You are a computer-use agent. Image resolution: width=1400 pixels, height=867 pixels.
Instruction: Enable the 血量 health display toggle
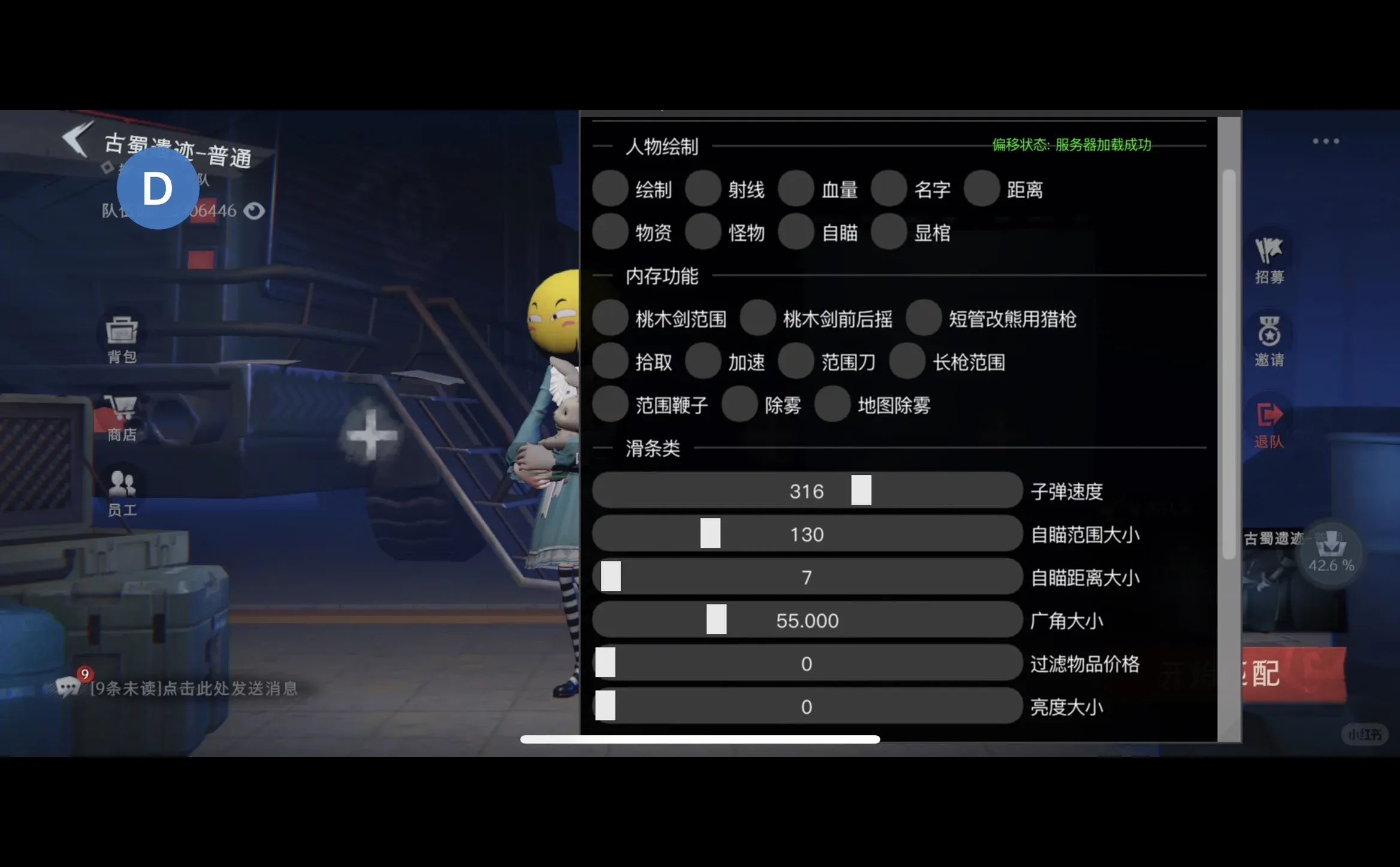click(797, 189)
